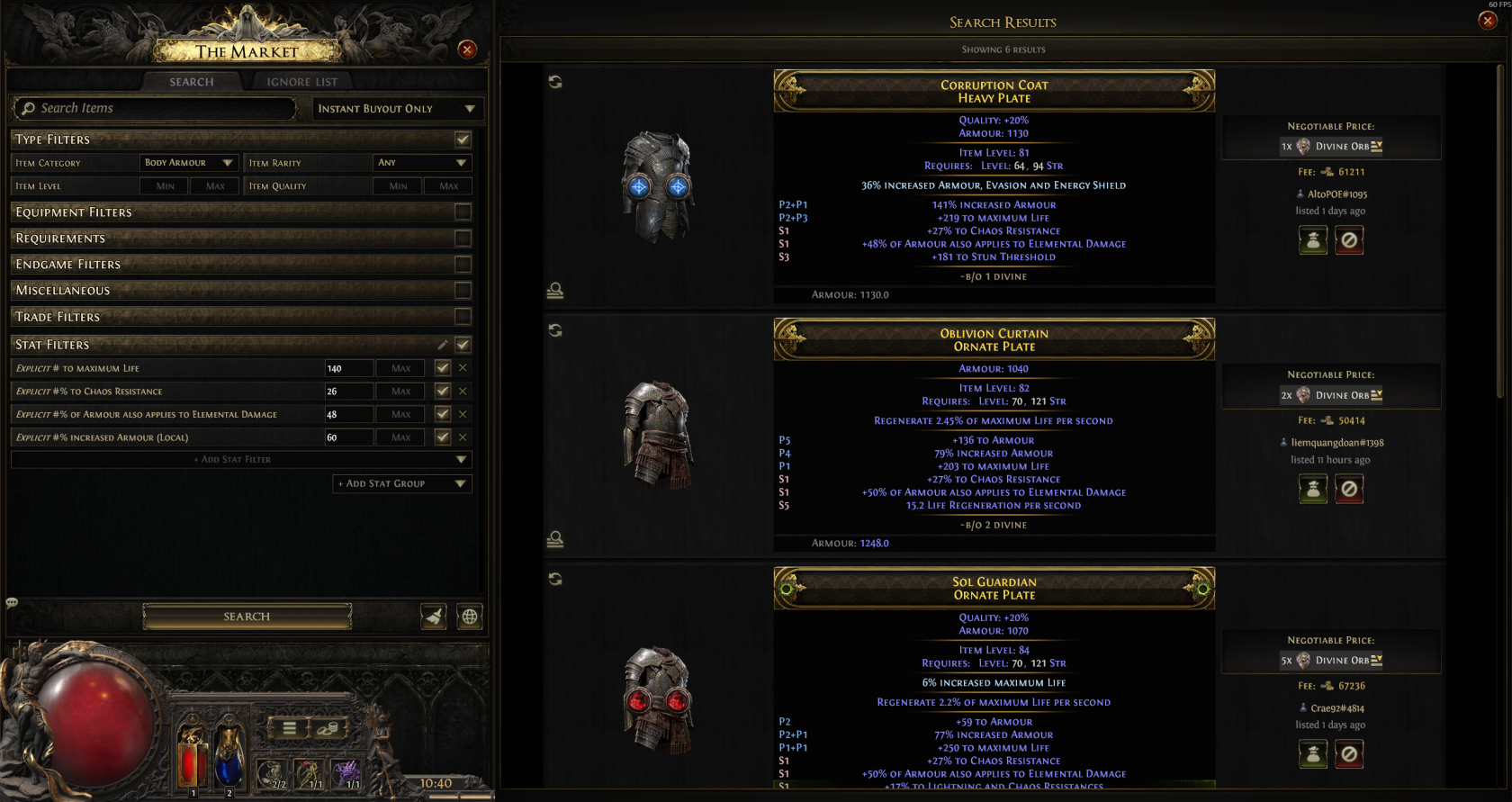
Task: Run the item Search button
Action: pyautogui.click(x=247, y=617)
